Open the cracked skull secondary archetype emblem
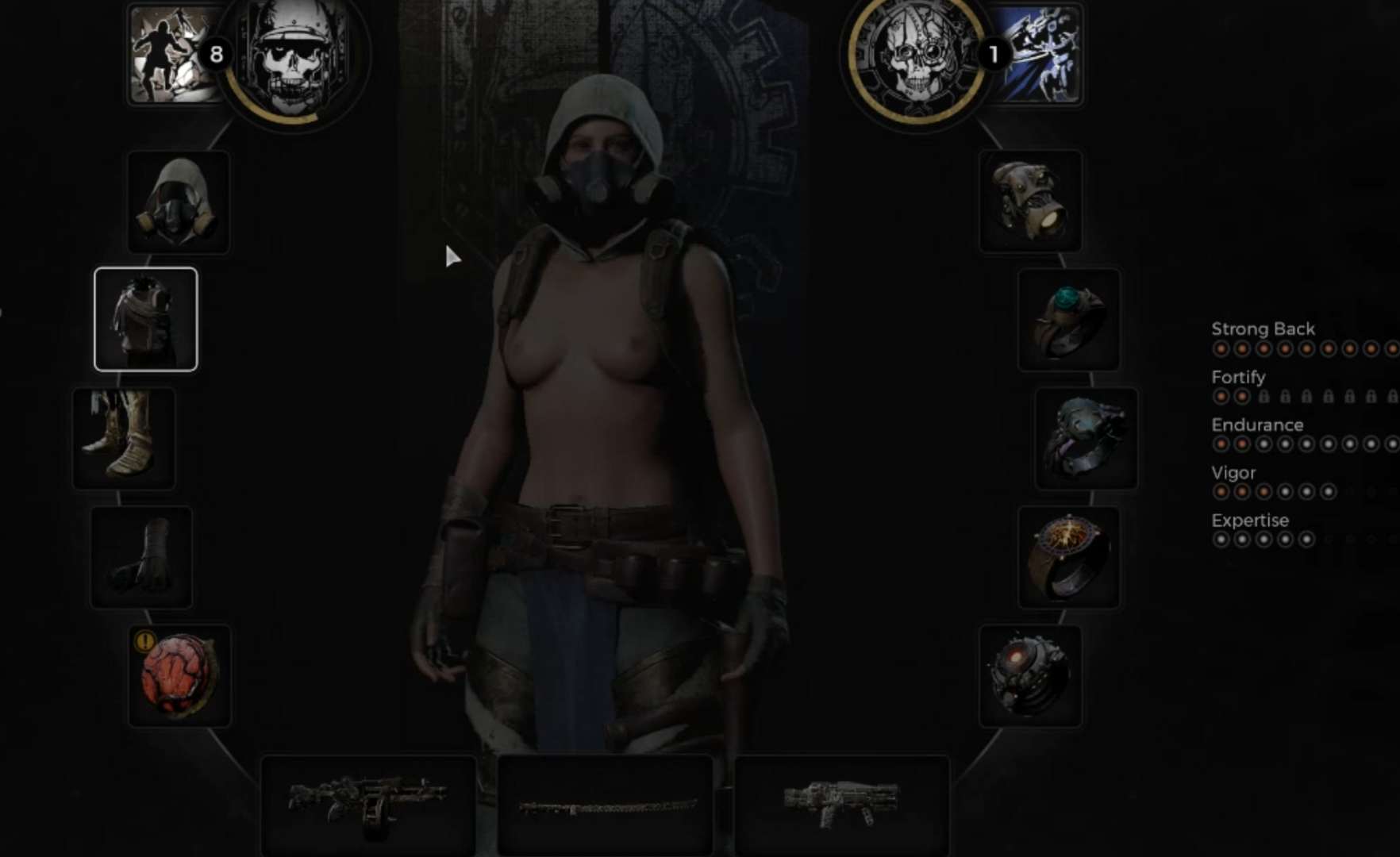The width and height of the screenshot is (1400, 857). (917, 57)
